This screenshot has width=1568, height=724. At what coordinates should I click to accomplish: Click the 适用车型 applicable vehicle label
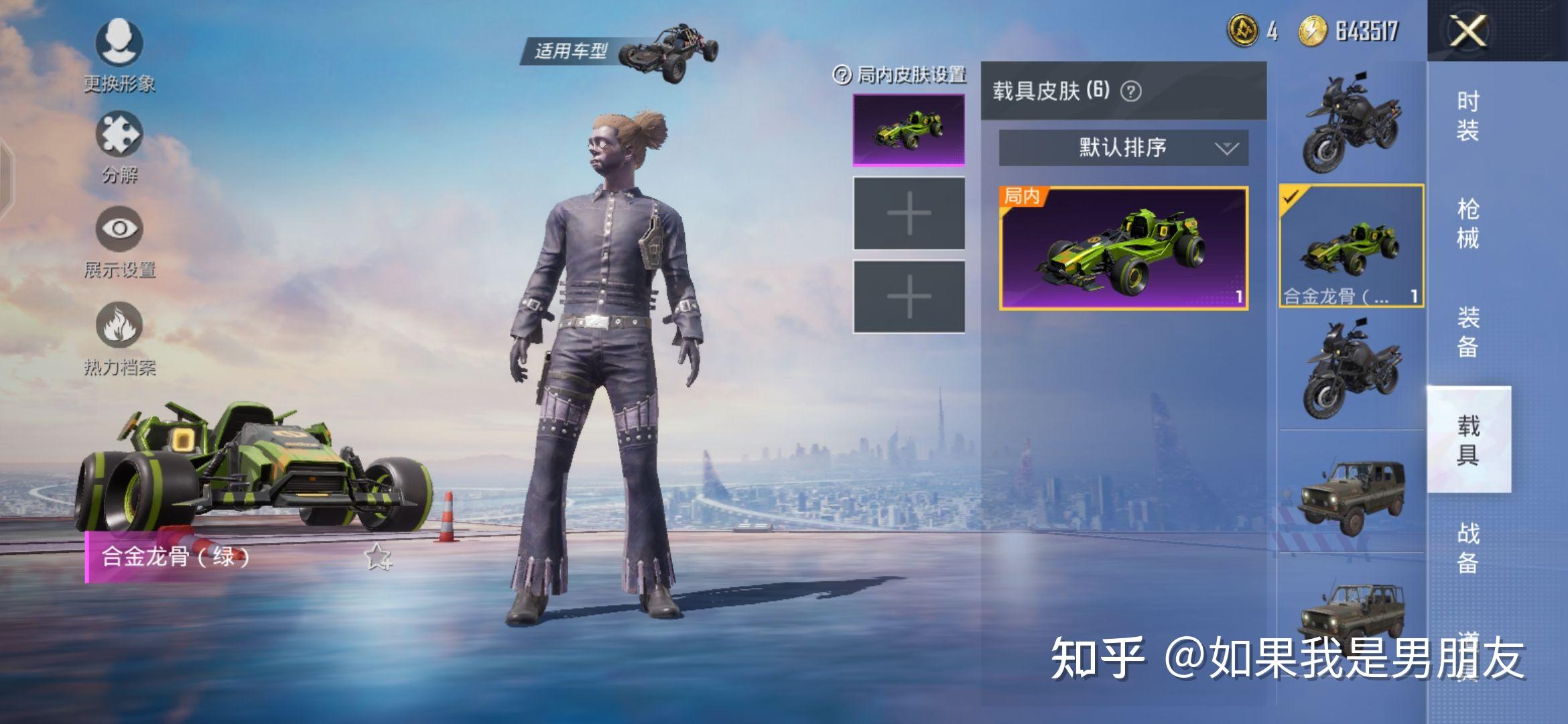point(570,51)
